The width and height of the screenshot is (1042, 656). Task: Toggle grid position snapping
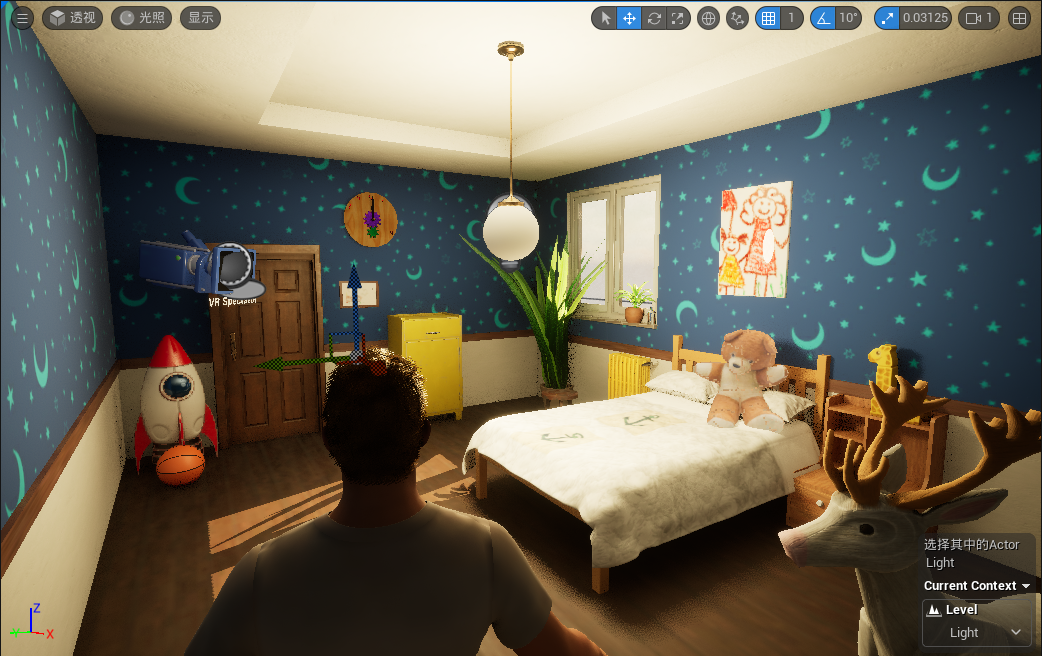click(768, 18)
